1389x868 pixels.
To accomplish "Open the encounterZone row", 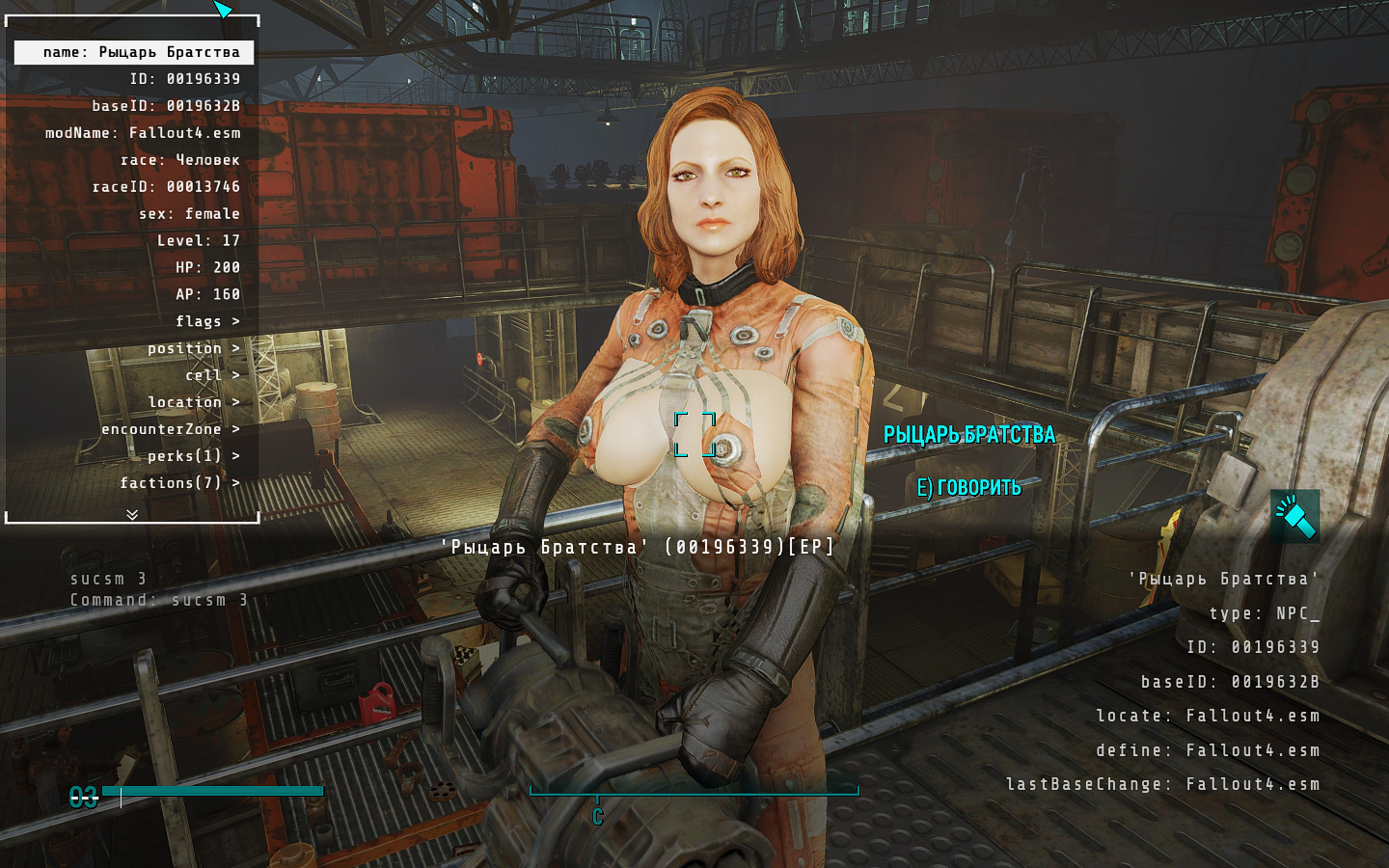I will click(x=170, y=429).
